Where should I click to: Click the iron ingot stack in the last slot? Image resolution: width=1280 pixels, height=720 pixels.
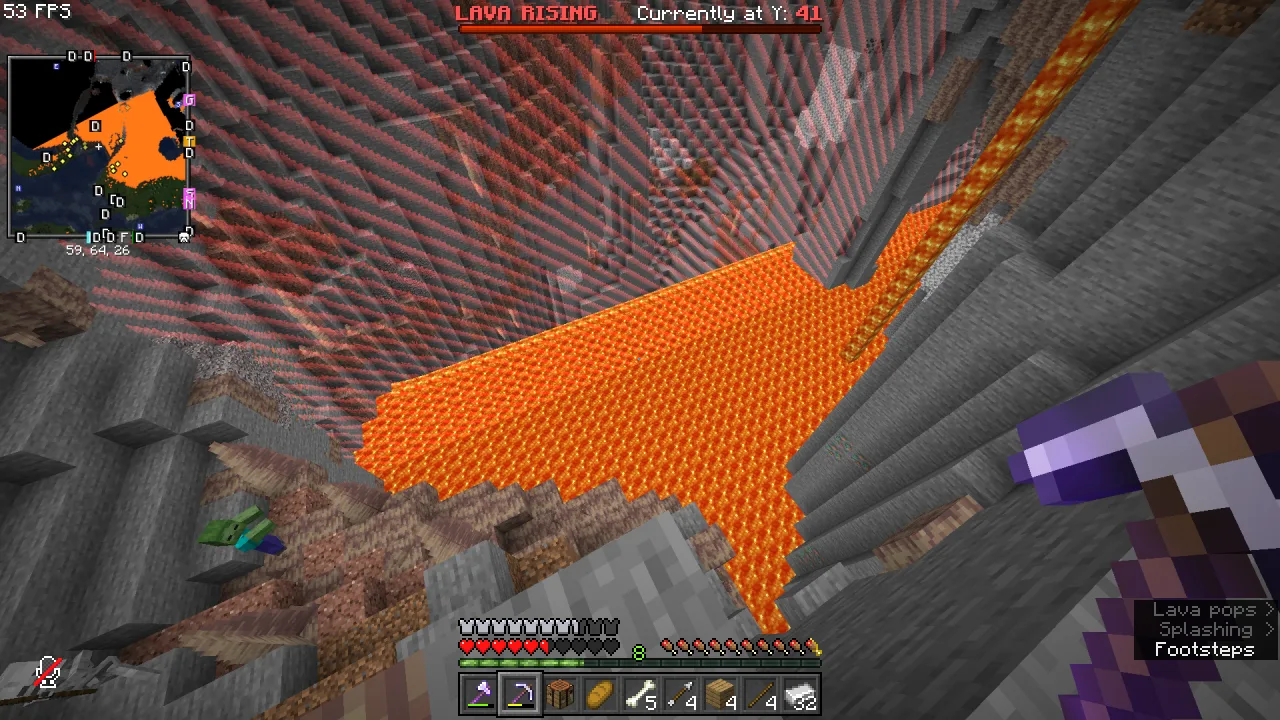click(x=800, y=694)
